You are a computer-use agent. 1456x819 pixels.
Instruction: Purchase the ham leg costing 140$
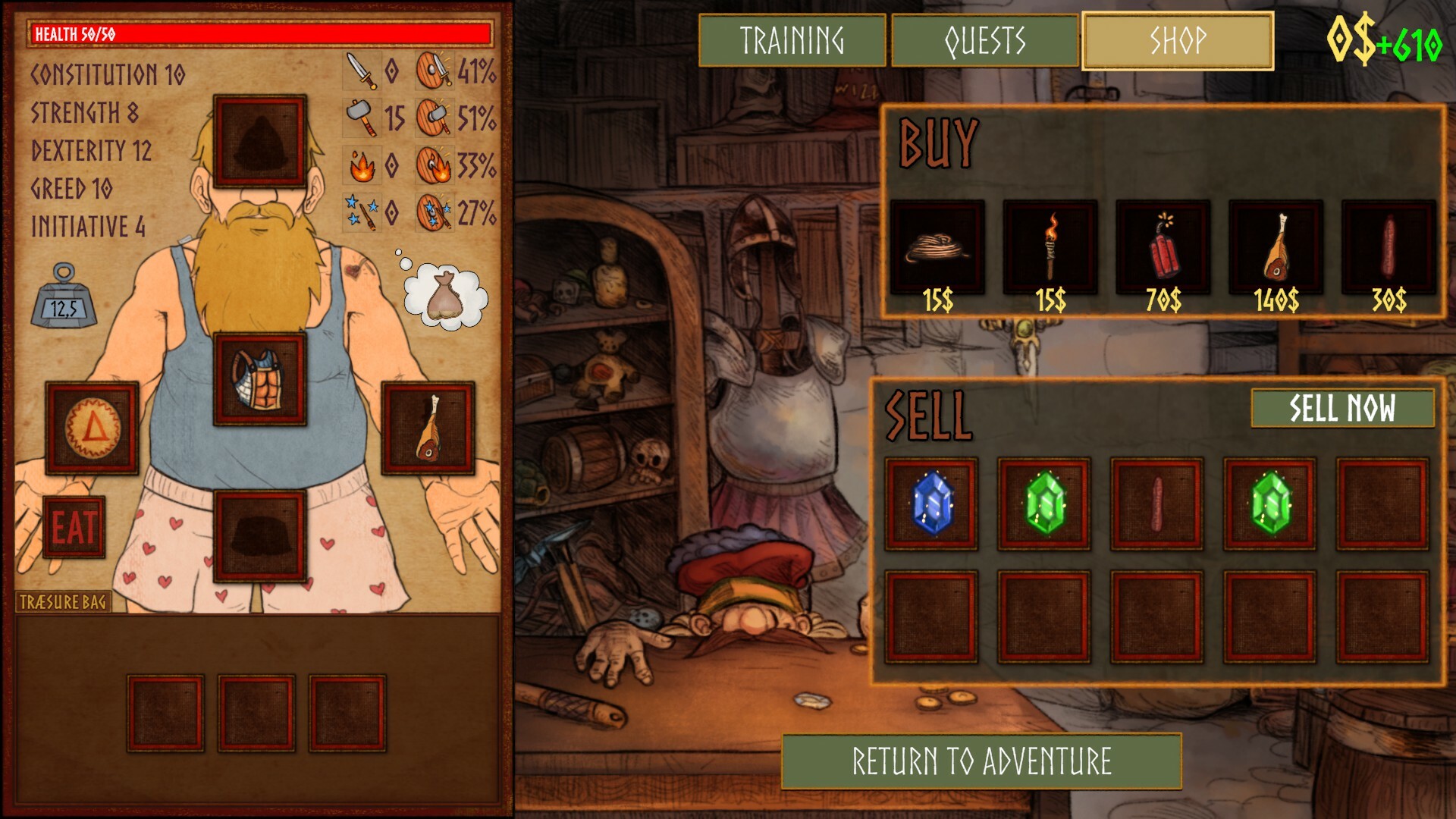click(1276, 246)
